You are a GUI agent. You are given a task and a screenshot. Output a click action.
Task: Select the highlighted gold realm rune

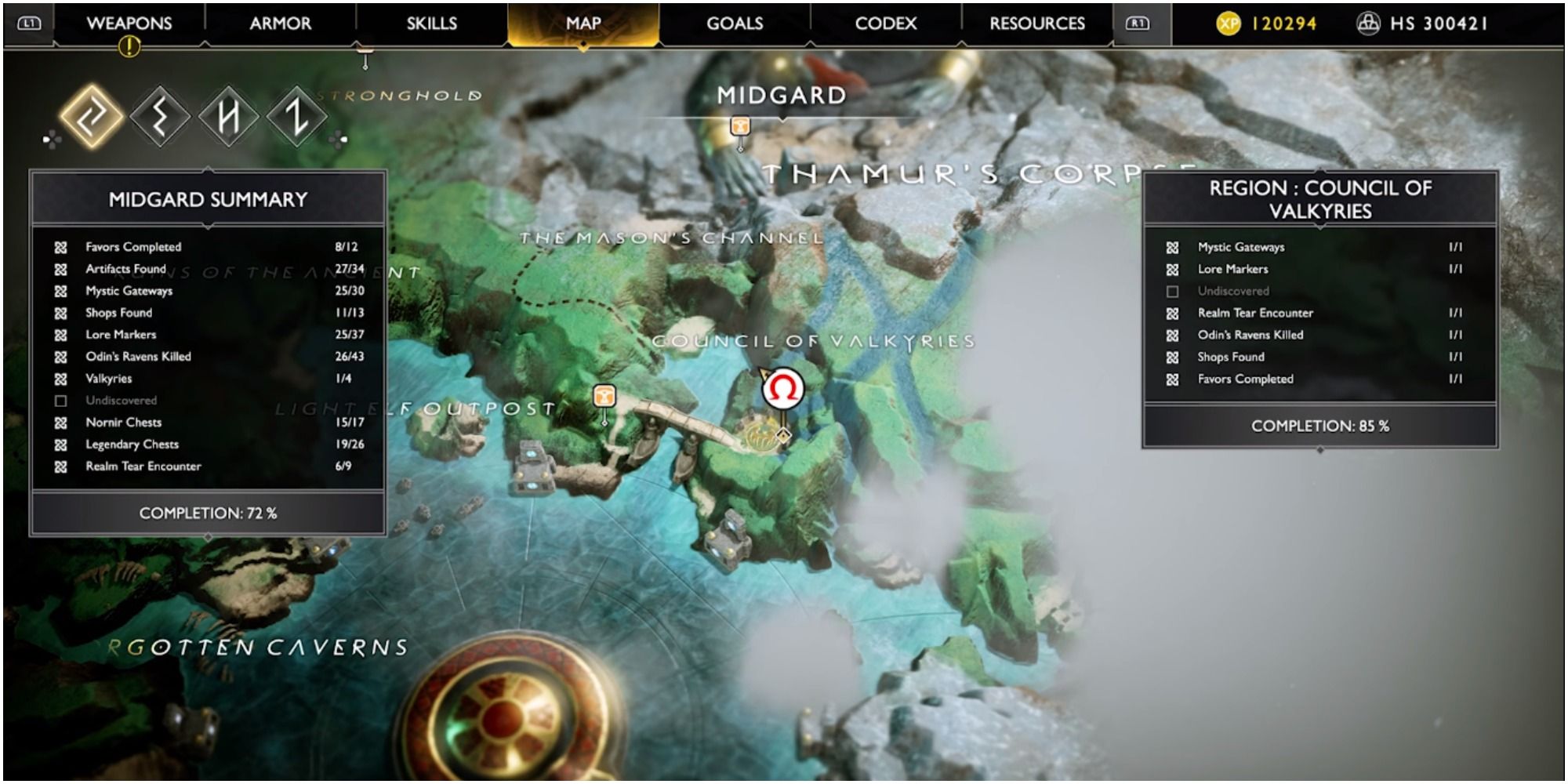[93, 118]
